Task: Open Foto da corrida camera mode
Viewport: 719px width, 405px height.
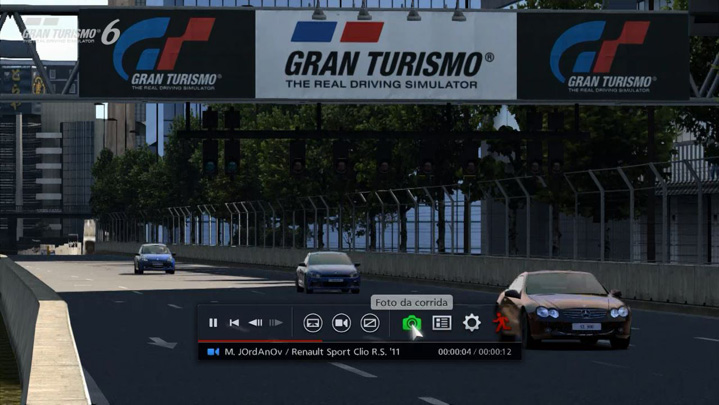Action: [411, 323]
